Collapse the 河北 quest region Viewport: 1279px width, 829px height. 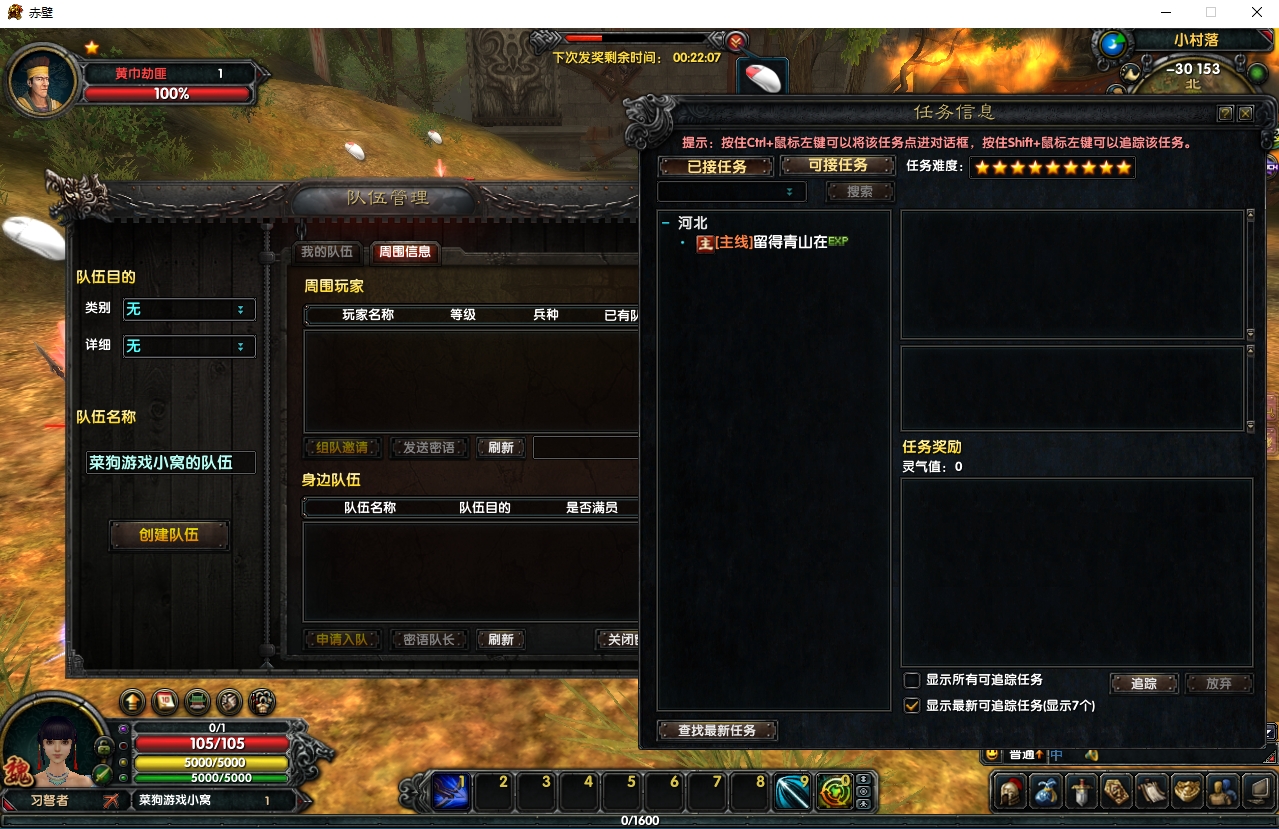[x=666, y=223]
